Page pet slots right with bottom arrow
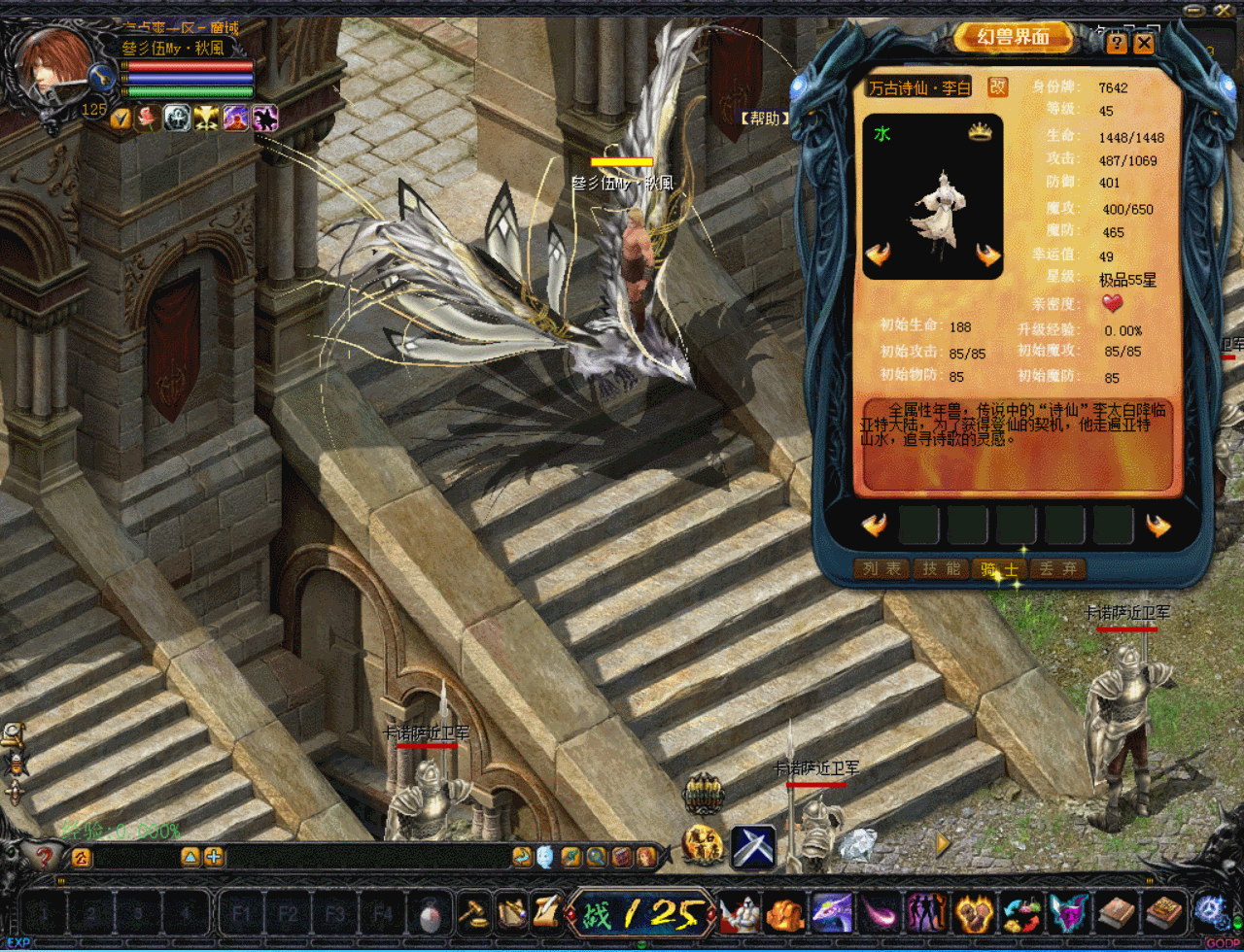 click(x=1158, y=526)
